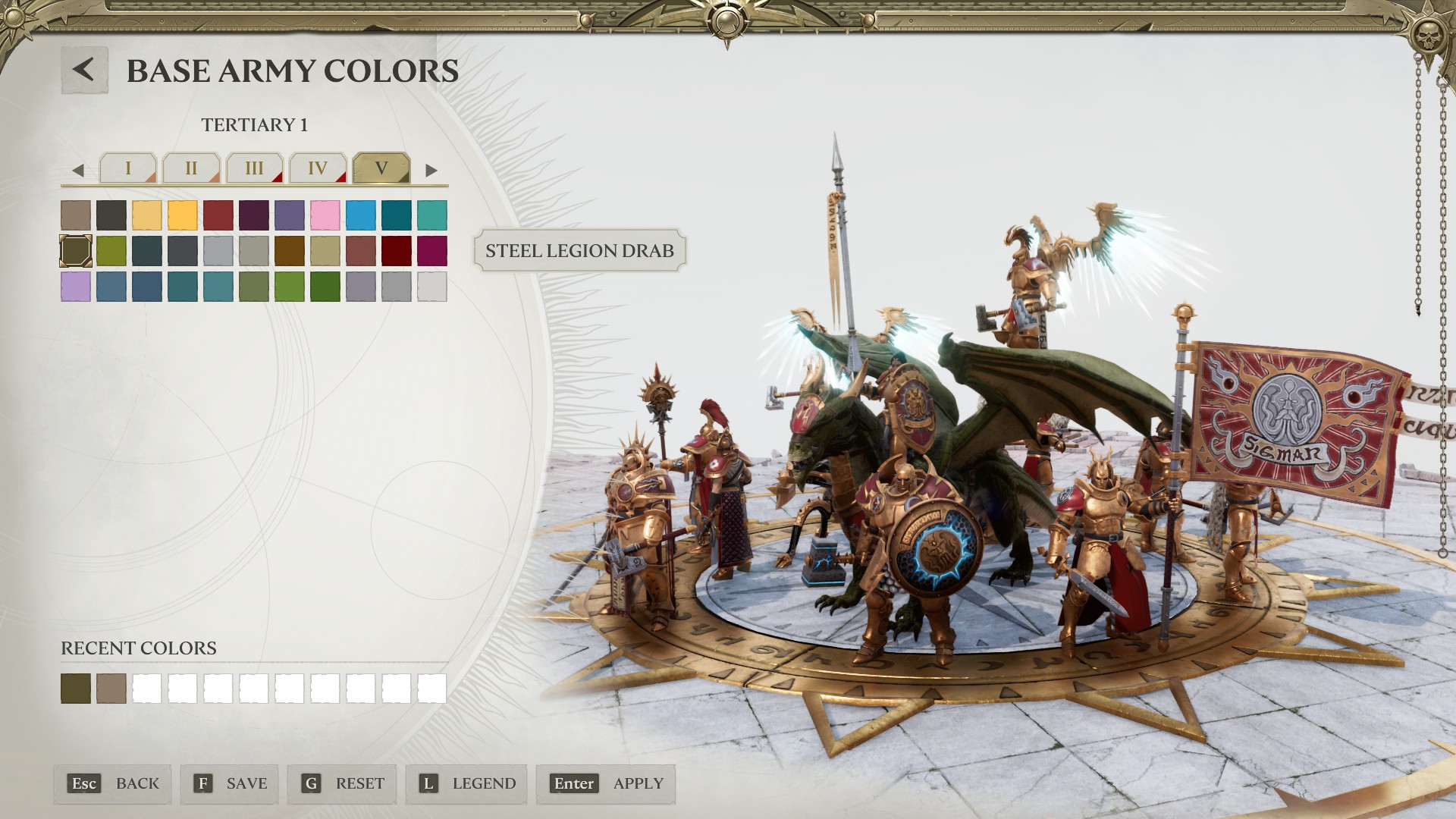Pick the dark plum purple swatch

[x=253, y=215]
